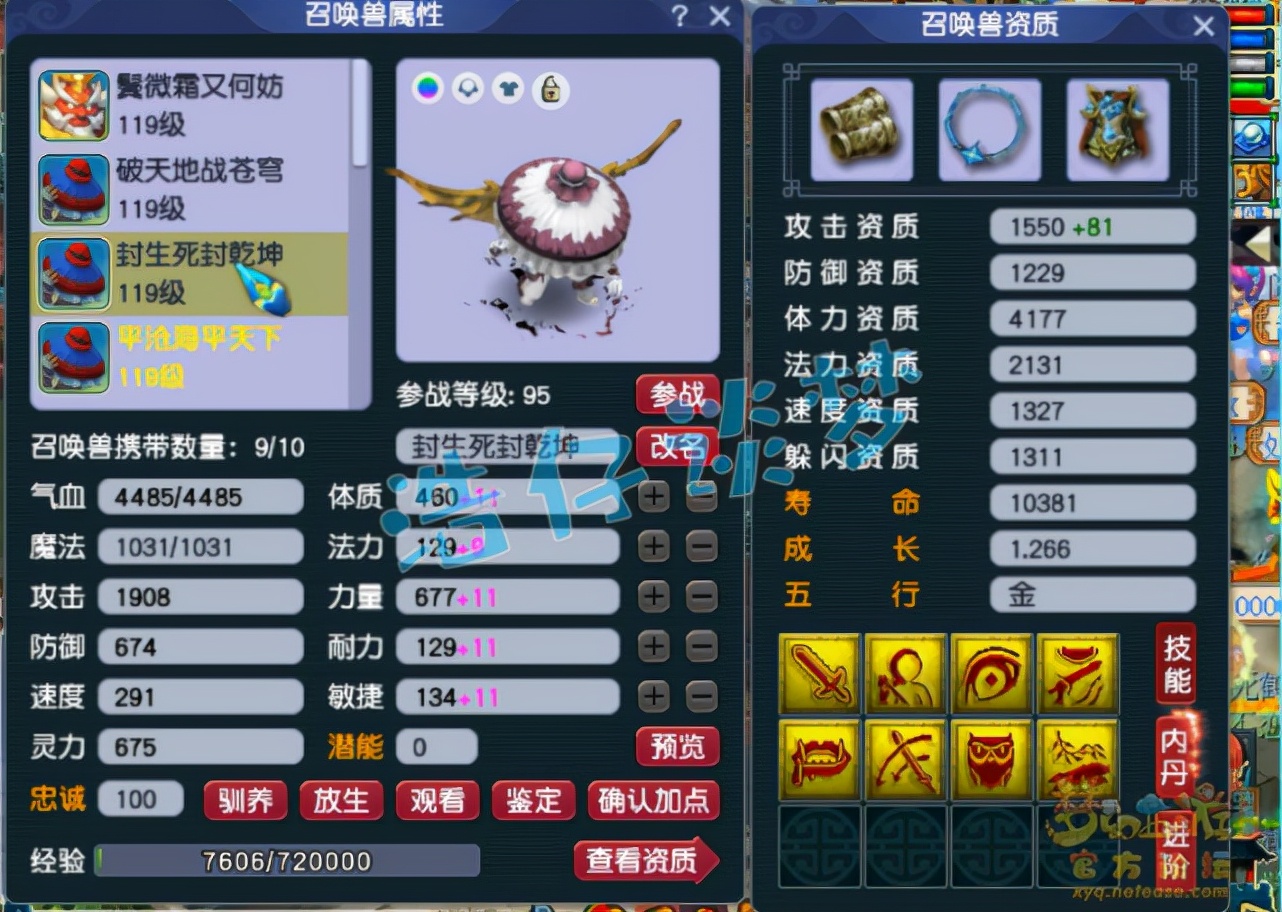Select the fanged-mouth skill icon
The image size is (1282, 912).
[819, 759]
